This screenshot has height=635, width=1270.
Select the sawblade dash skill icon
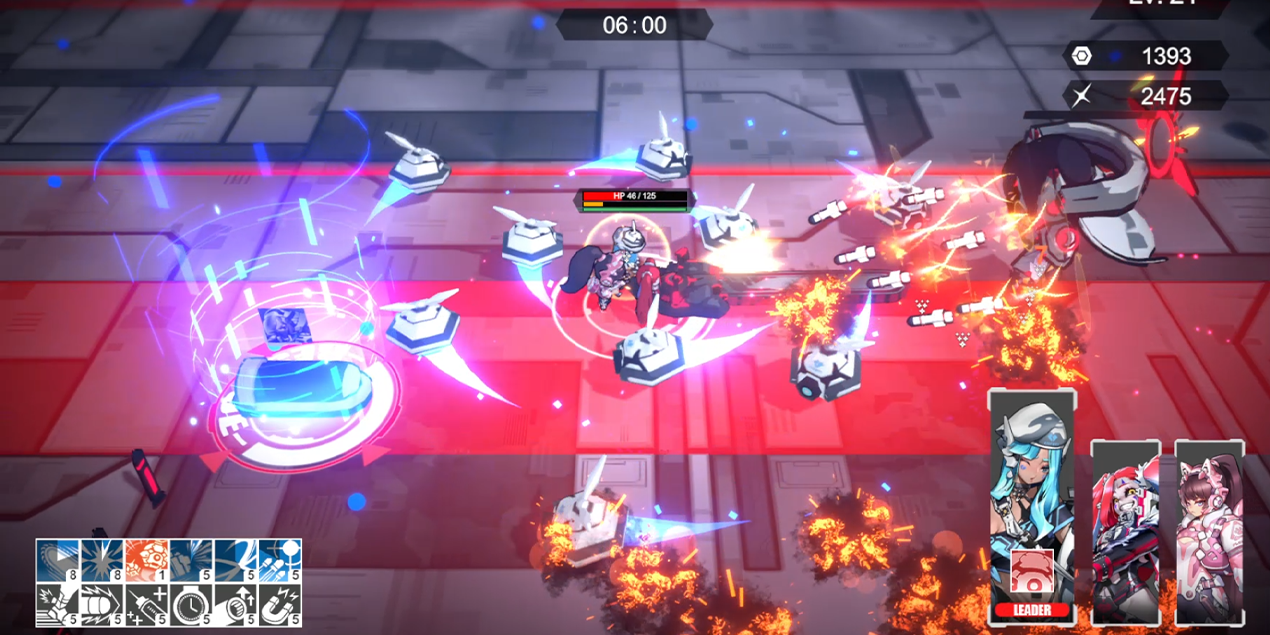pyautogui.click(x=57, y=560)
